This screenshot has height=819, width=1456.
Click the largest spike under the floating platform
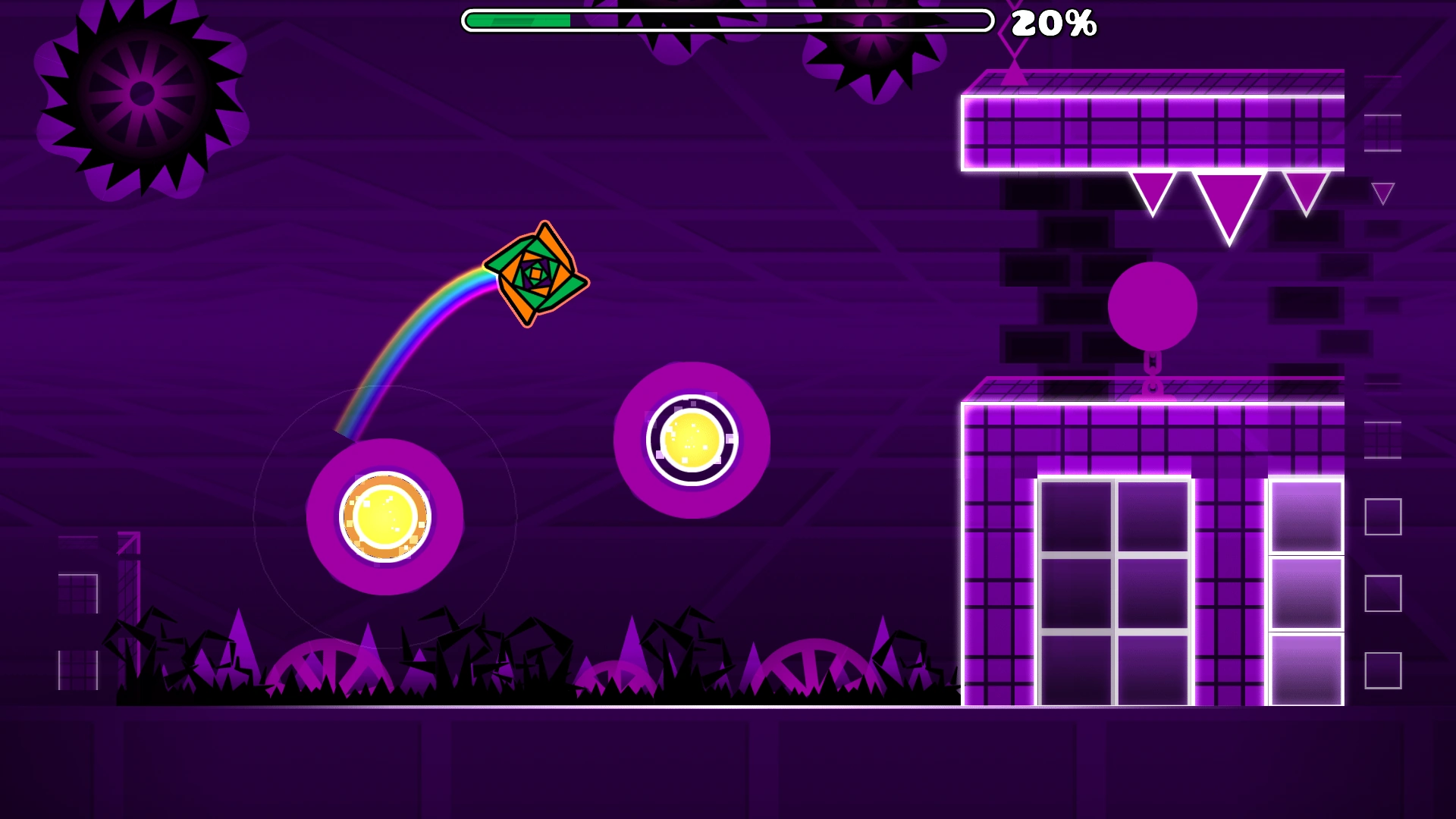pos(1229,201)
